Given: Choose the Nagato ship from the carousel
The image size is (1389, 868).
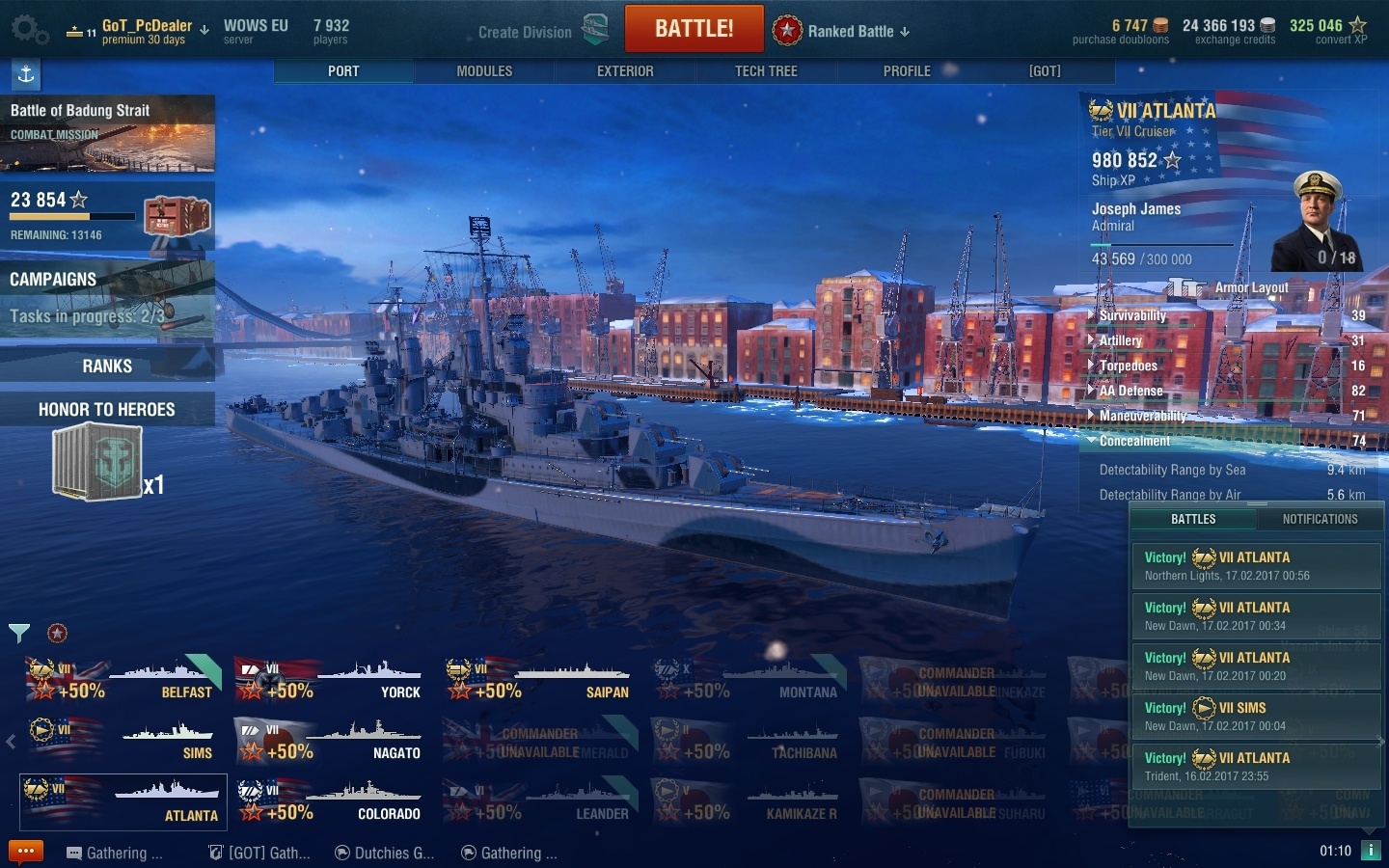Looking at the screenshot, I should 332,741.
